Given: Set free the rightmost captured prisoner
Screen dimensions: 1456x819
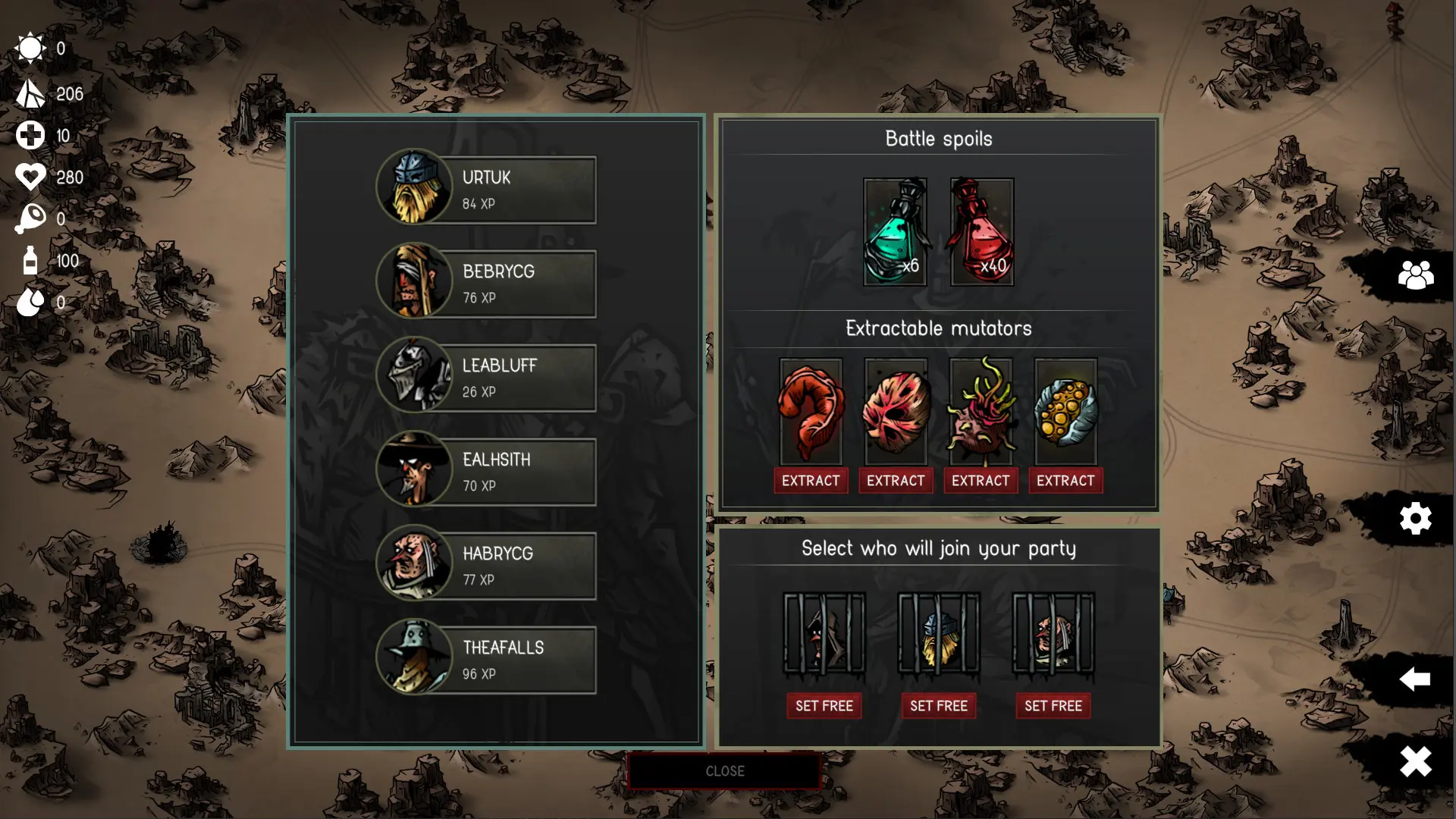Looking at the screenshot, I should tap(1053, 705).
